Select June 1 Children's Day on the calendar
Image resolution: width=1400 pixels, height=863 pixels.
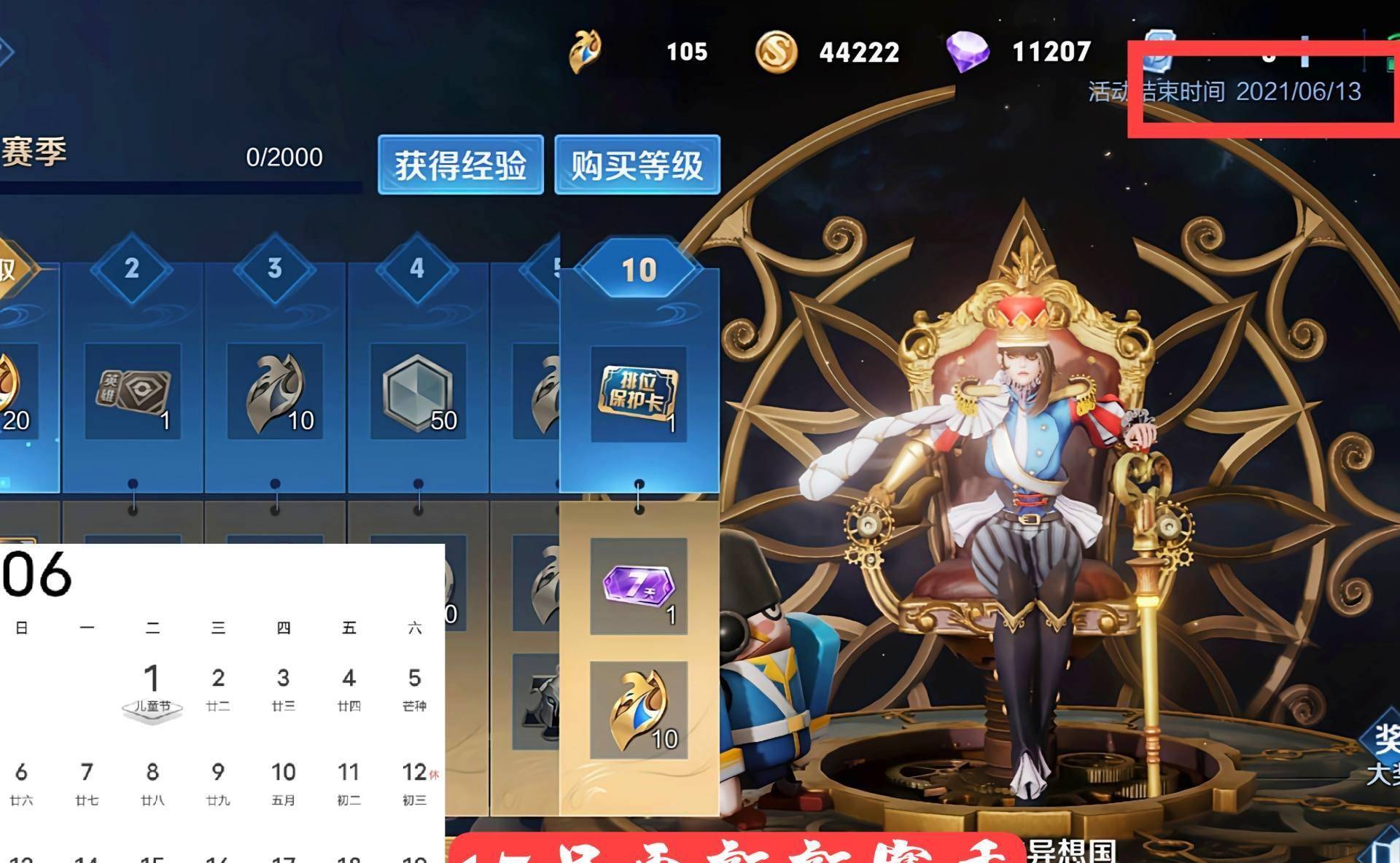click(152, 678)
